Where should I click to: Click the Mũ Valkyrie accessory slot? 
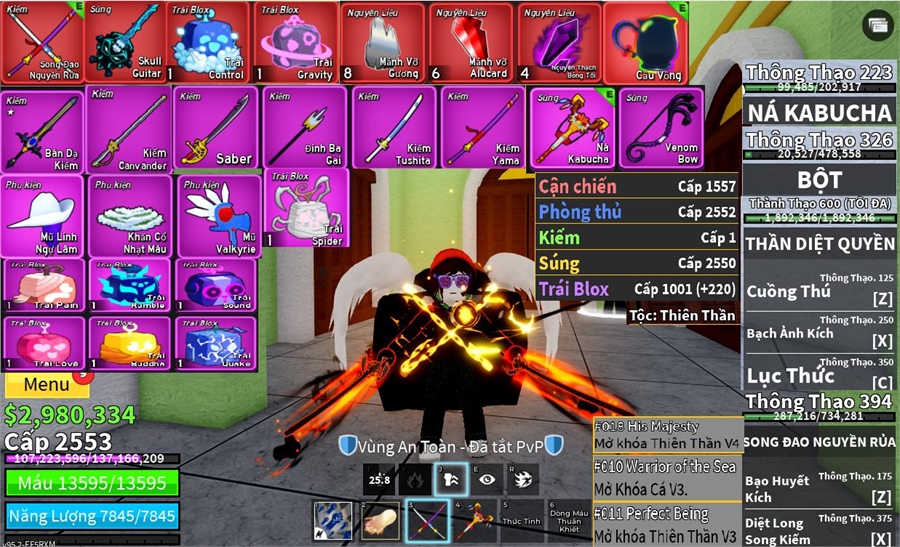click(x=219, y=216)
